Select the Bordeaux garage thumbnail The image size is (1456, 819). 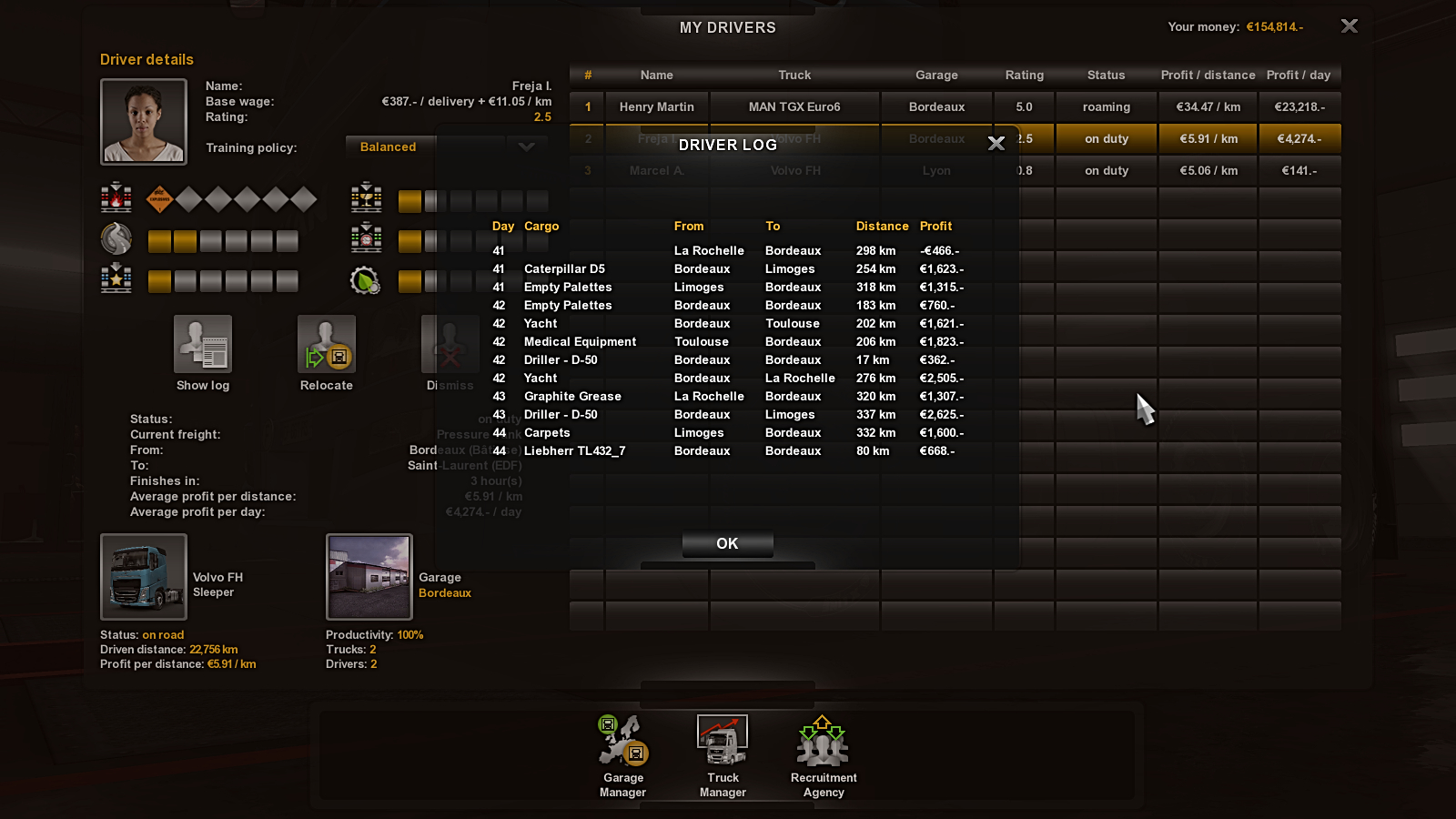click(x=369, y=577)
